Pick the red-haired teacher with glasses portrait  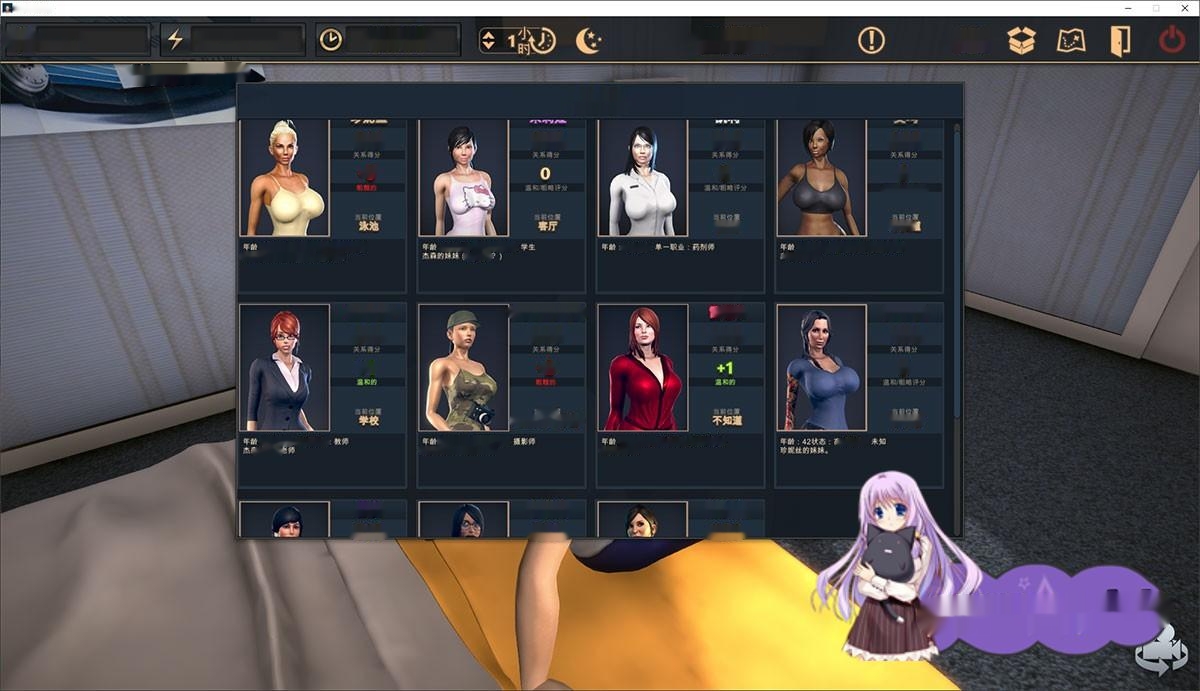click(284, 367)
